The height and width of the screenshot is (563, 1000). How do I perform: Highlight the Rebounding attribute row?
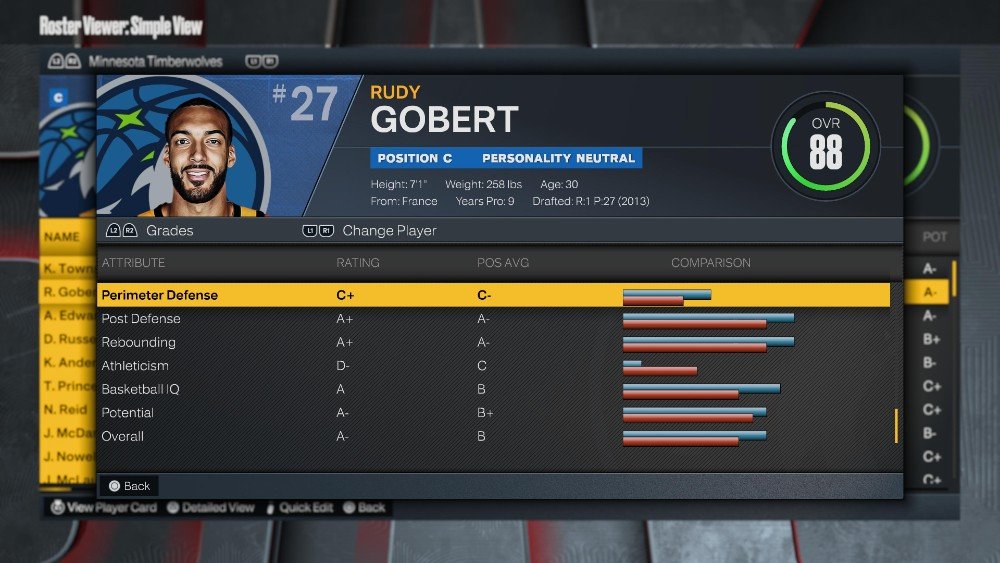138,342
